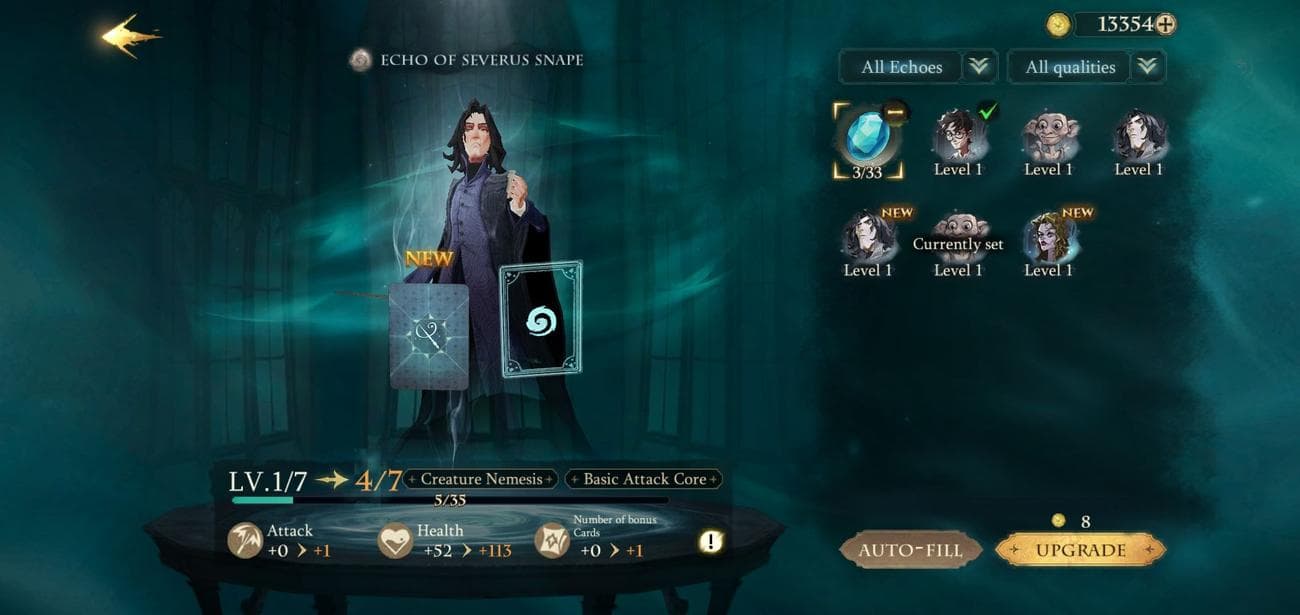Image resolution: width=1300 pixels, height=615 pixels.
Task: Click the Auto-Fill button
Action: coord(910,550)
